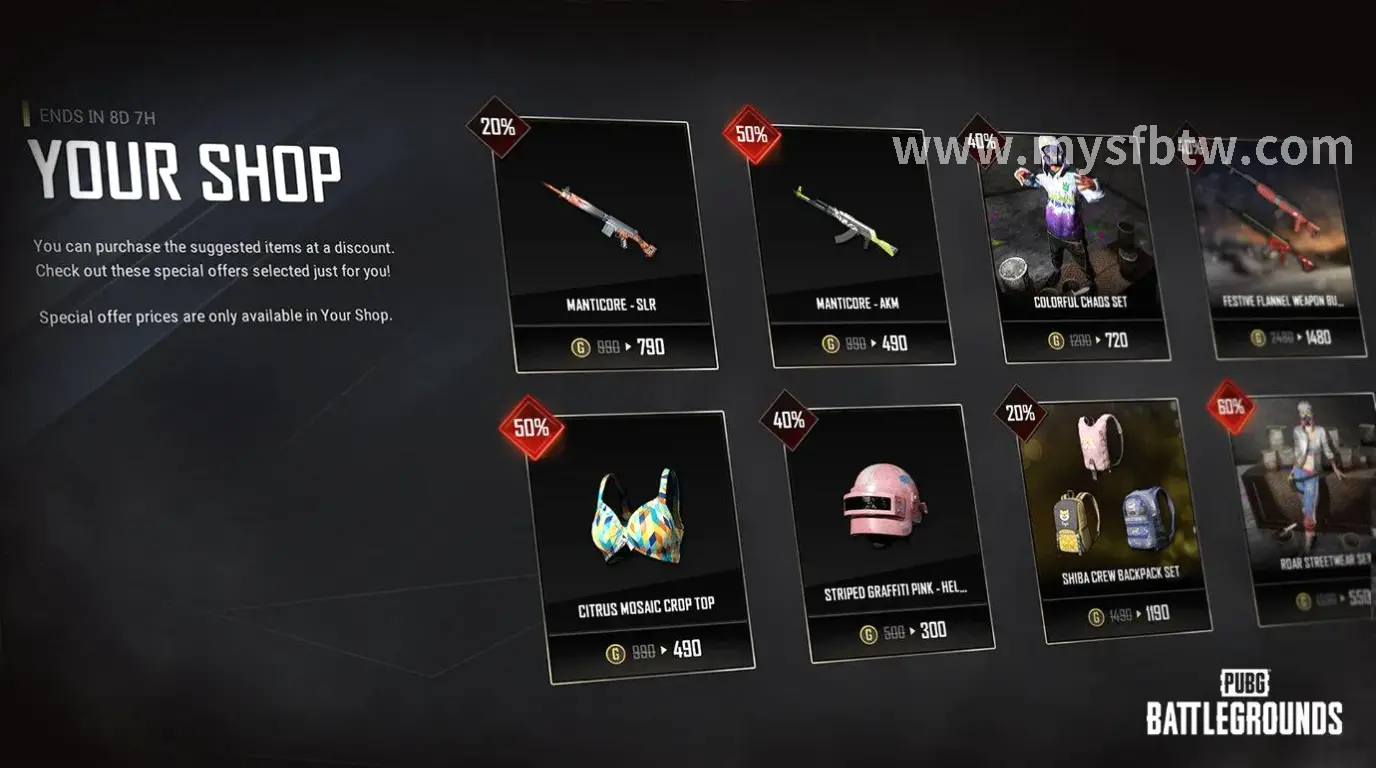
Task: View the Striped Graffiti Pink helmet offer
Action: coord(889,528)
